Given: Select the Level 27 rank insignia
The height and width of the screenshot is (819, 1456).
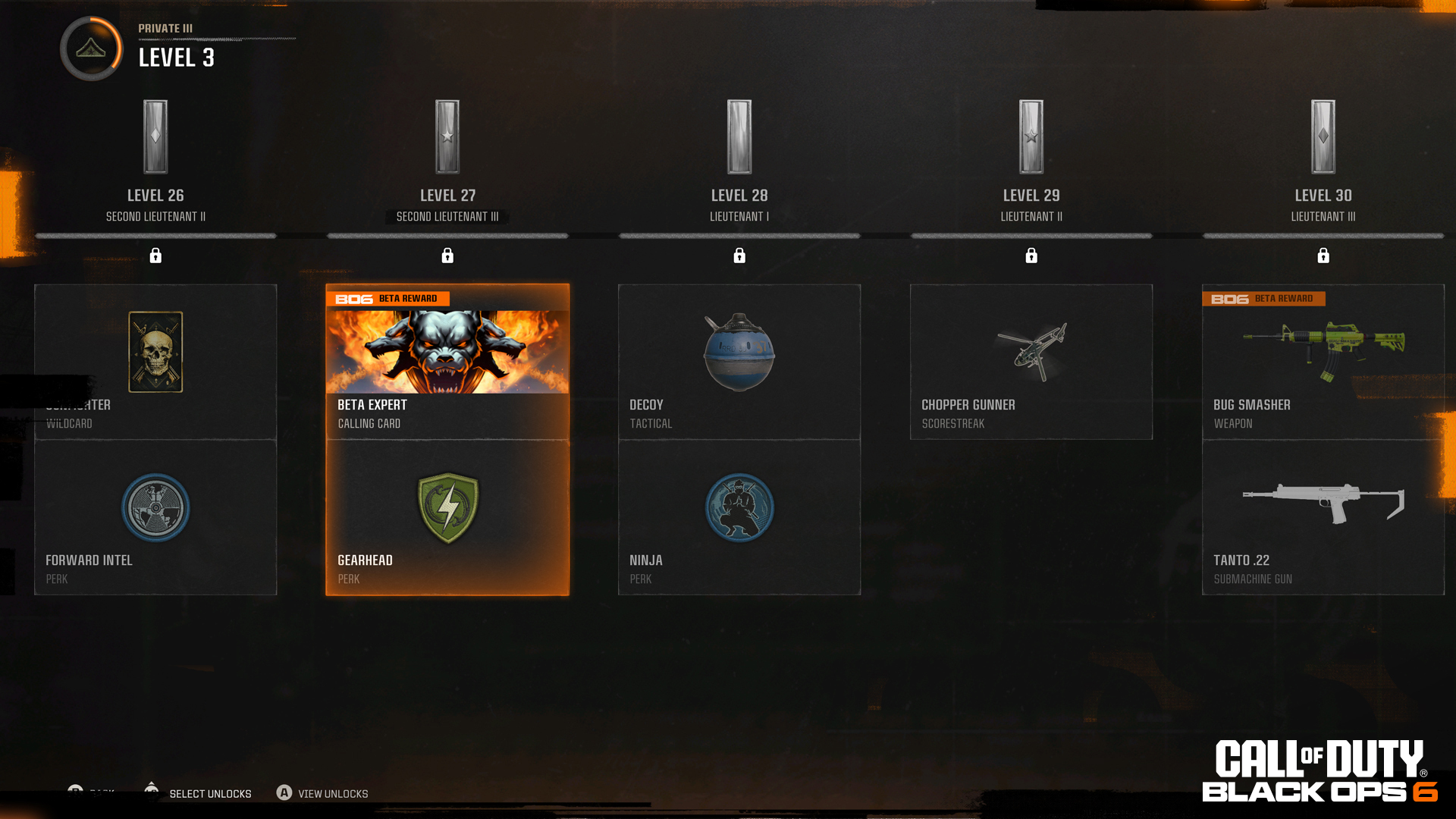Looking at the screenshot, I should [447, 136].
